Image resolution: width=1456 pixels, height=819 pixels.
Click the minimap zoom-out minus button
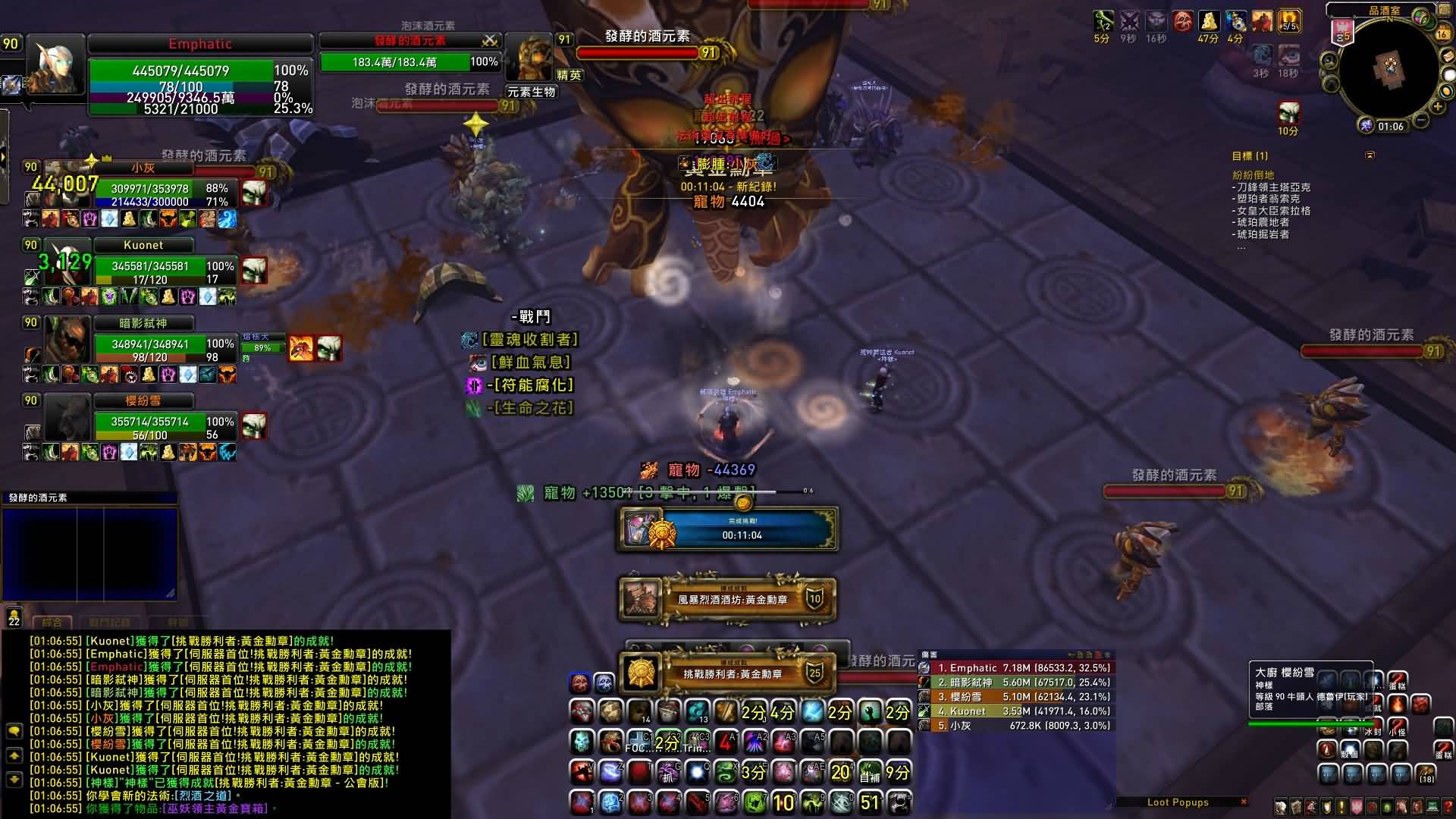1420,120
